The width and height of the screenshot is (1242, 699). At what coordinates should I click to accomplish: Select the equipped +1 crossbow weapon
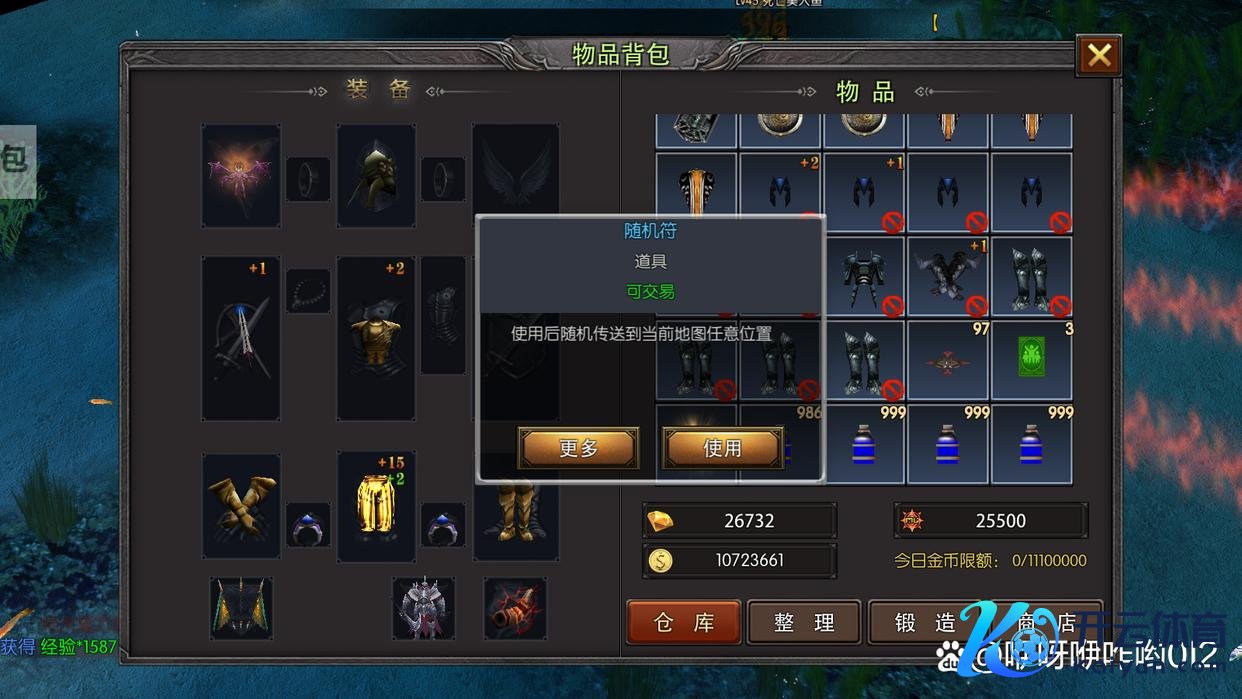[241, 338]
